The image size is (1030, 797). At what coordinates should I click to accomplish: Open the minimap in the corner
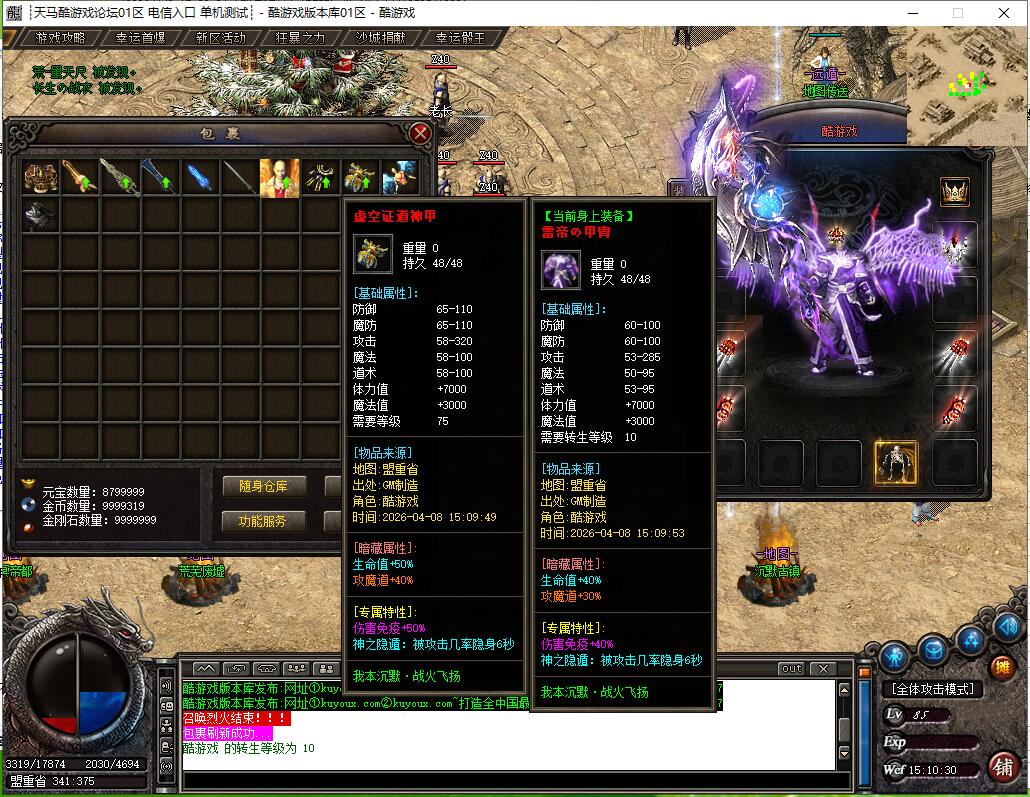[967, 85]
